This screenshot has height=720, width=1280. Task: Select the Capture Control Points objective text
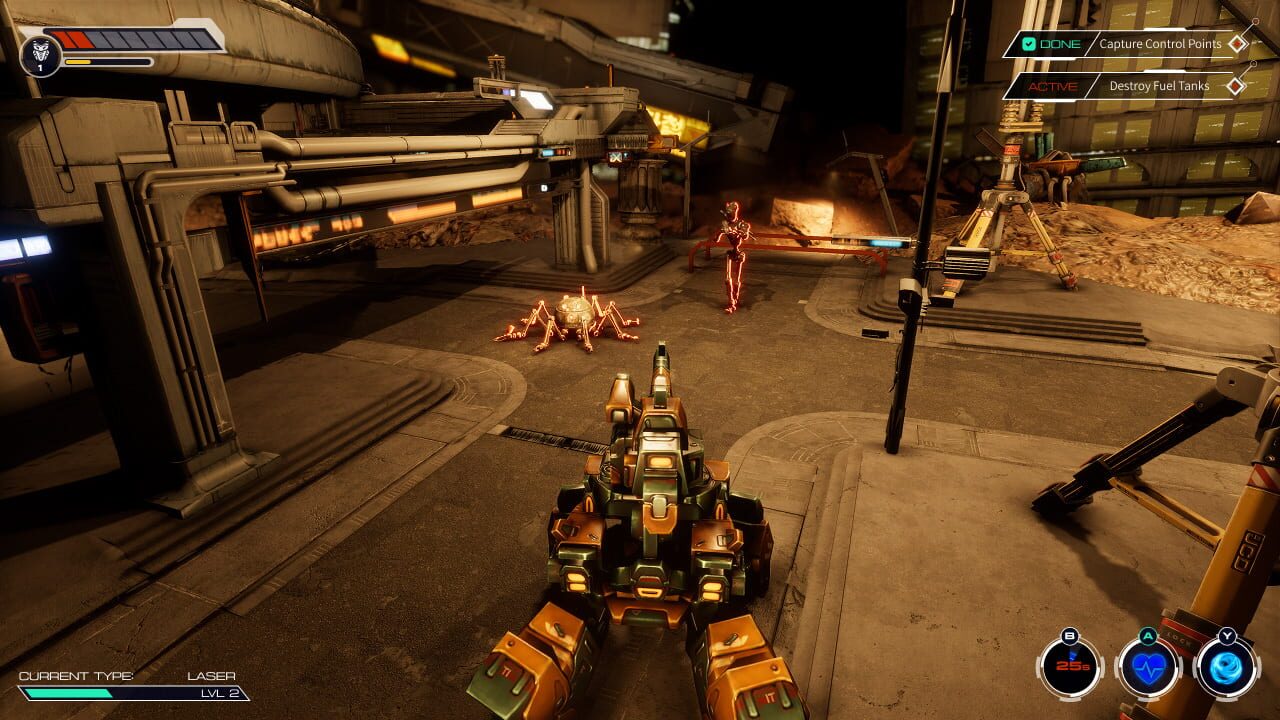tap(1160, 44)
